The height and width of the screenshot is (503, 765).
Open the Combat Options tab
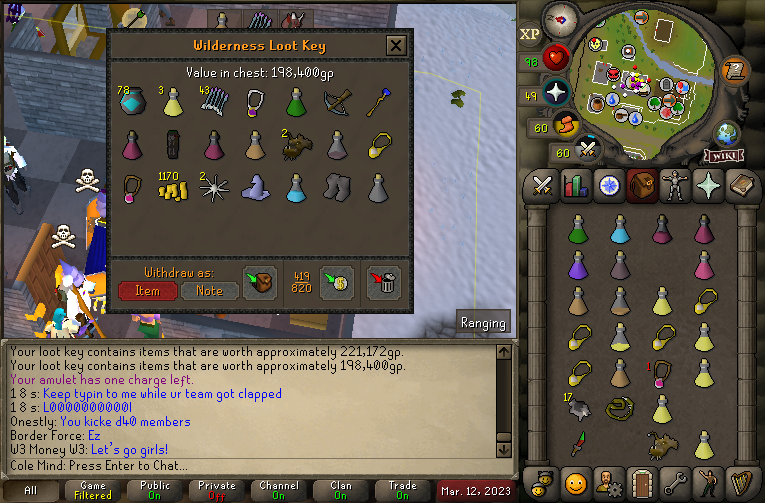click(x=544, y=186)
